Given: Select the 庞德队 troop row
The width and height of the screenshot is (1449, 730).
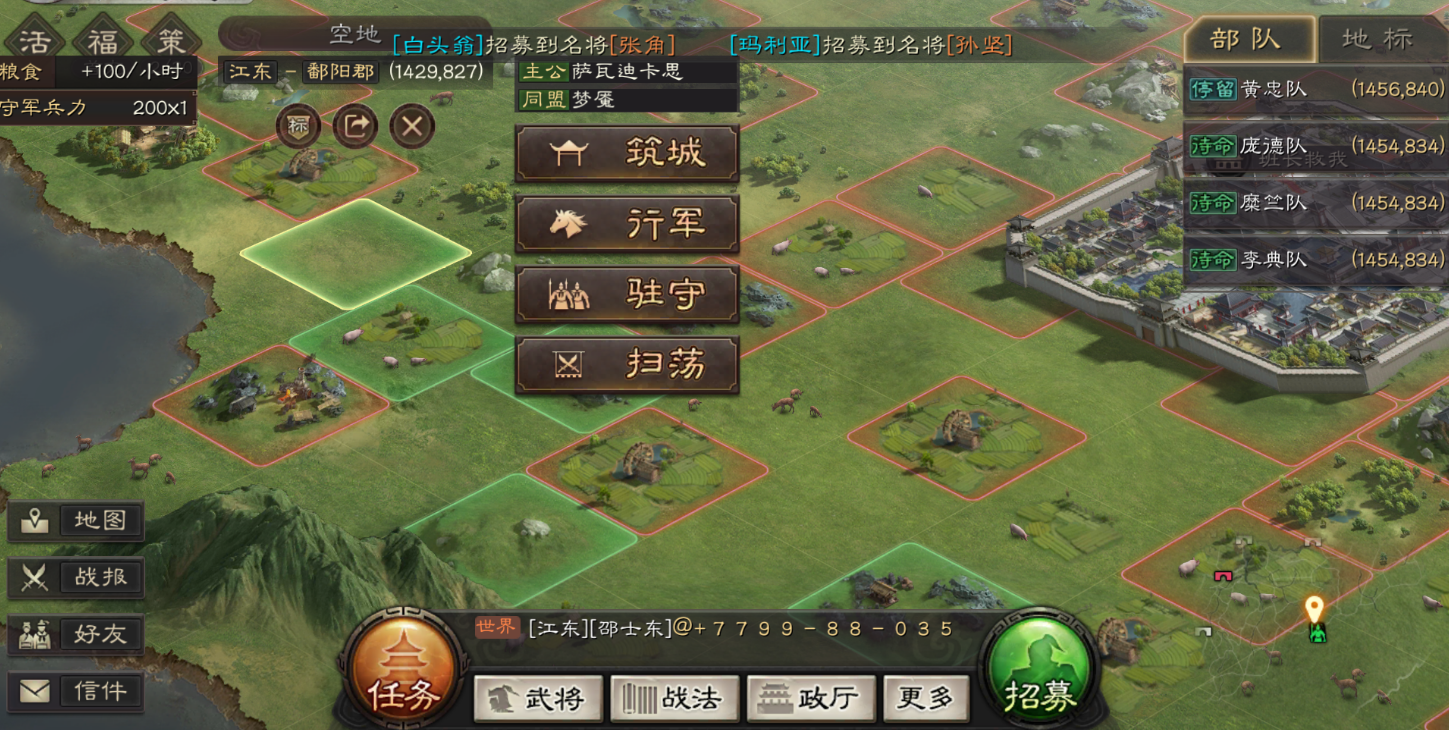Looking at the screenshot, I should click(x=1315, y=146).
